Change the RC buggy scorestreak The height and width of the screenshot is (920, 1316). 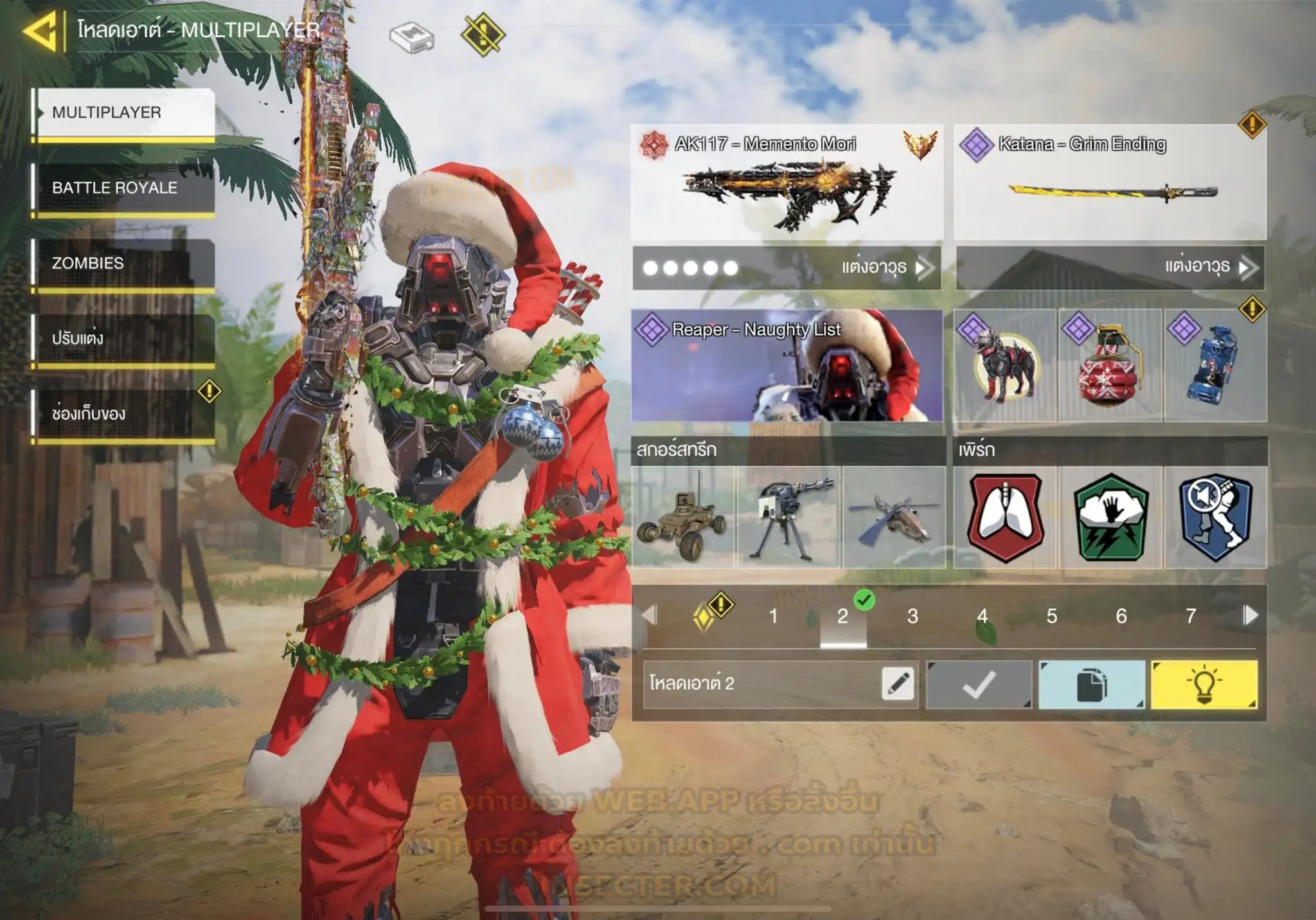pyautogui.click(x=682, y=518)
